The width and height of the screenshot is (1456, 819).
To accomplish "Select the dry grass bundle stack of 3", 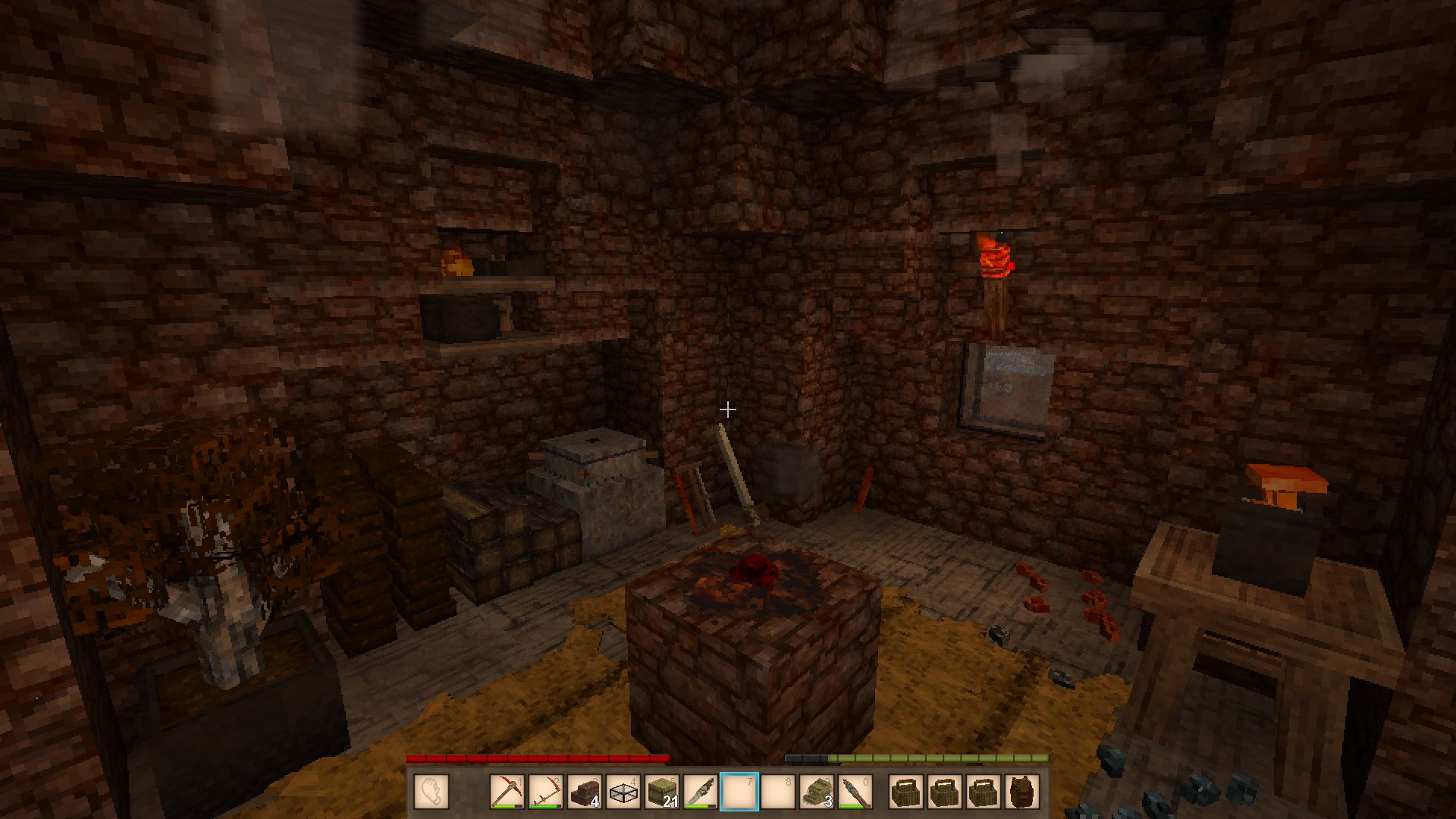I will (817, 792).
